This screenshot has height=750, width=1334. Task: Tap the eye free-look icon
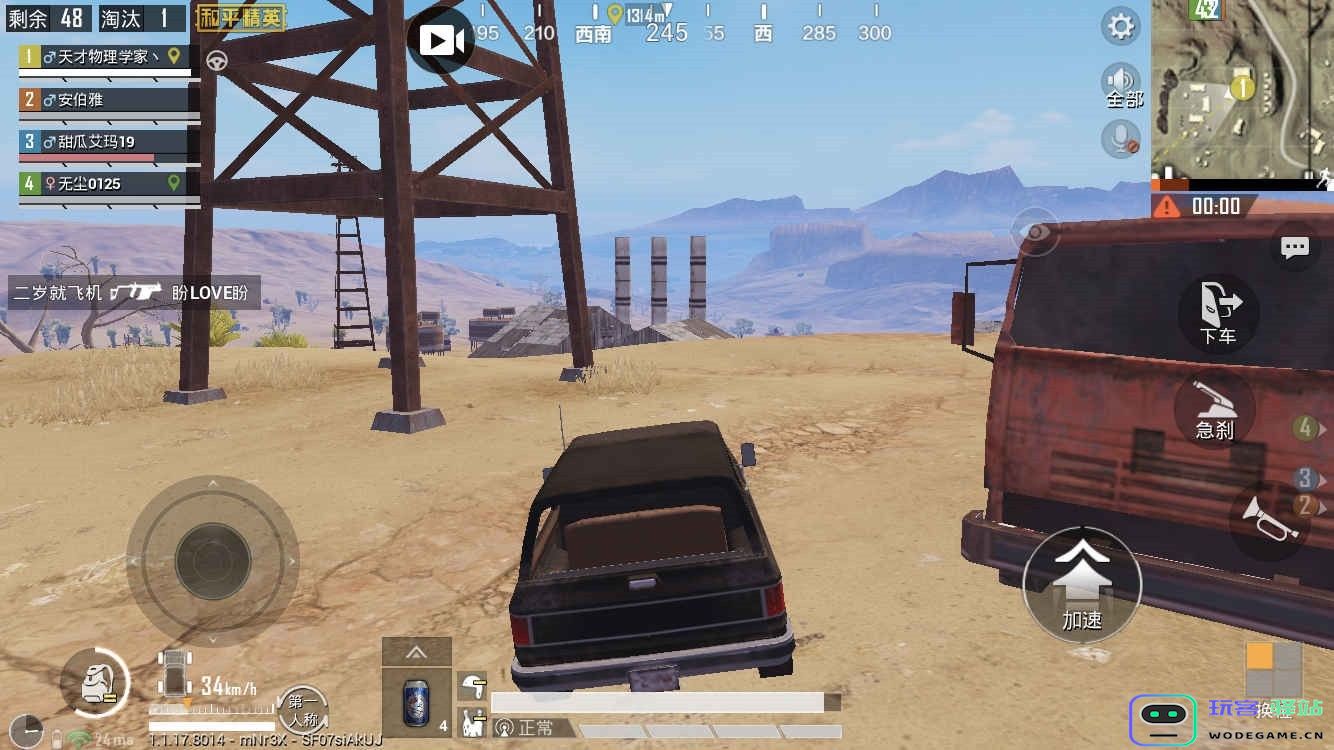point(1035,232)
